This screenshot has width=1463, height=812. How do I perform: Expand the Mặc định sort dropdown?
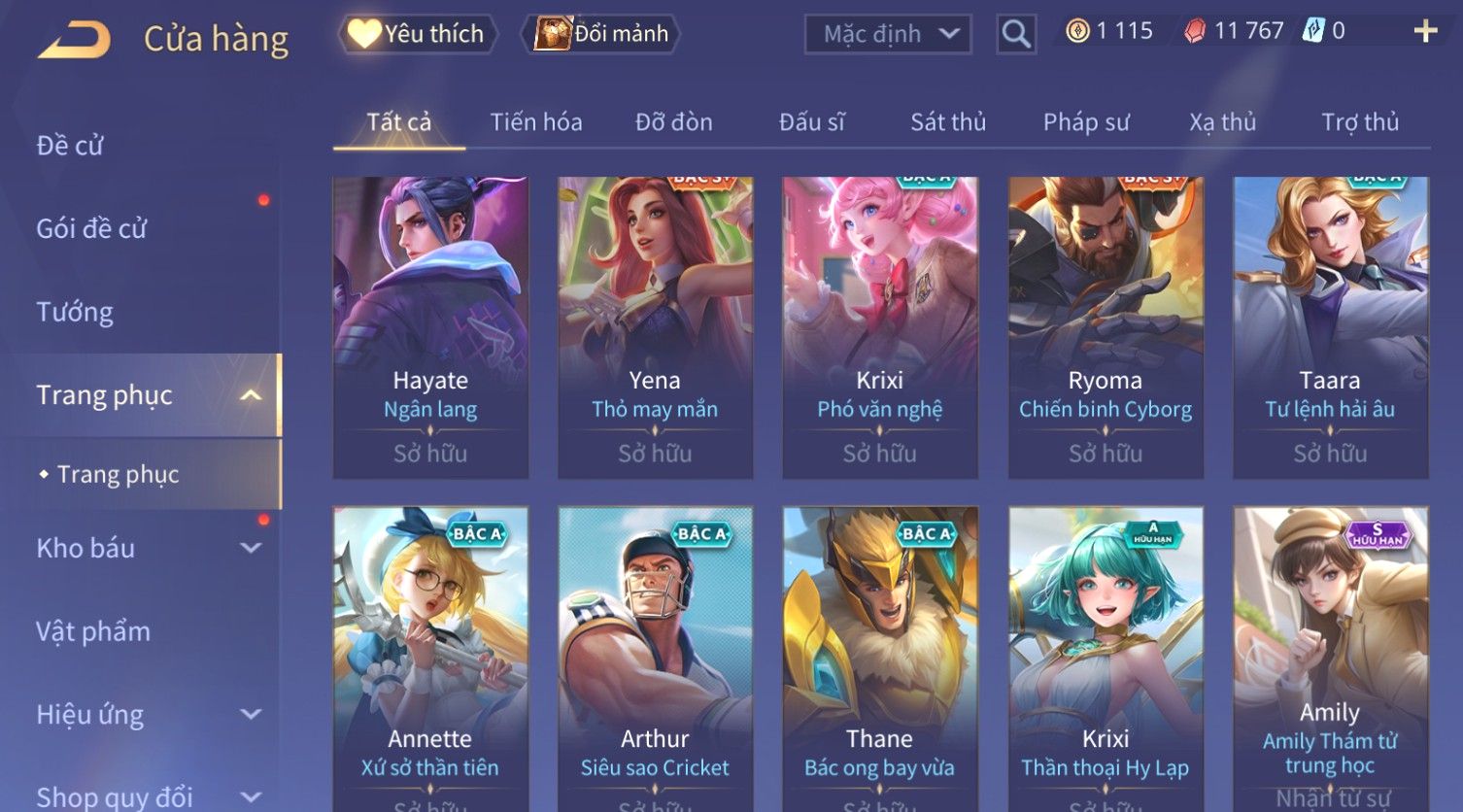click(888, 34)
